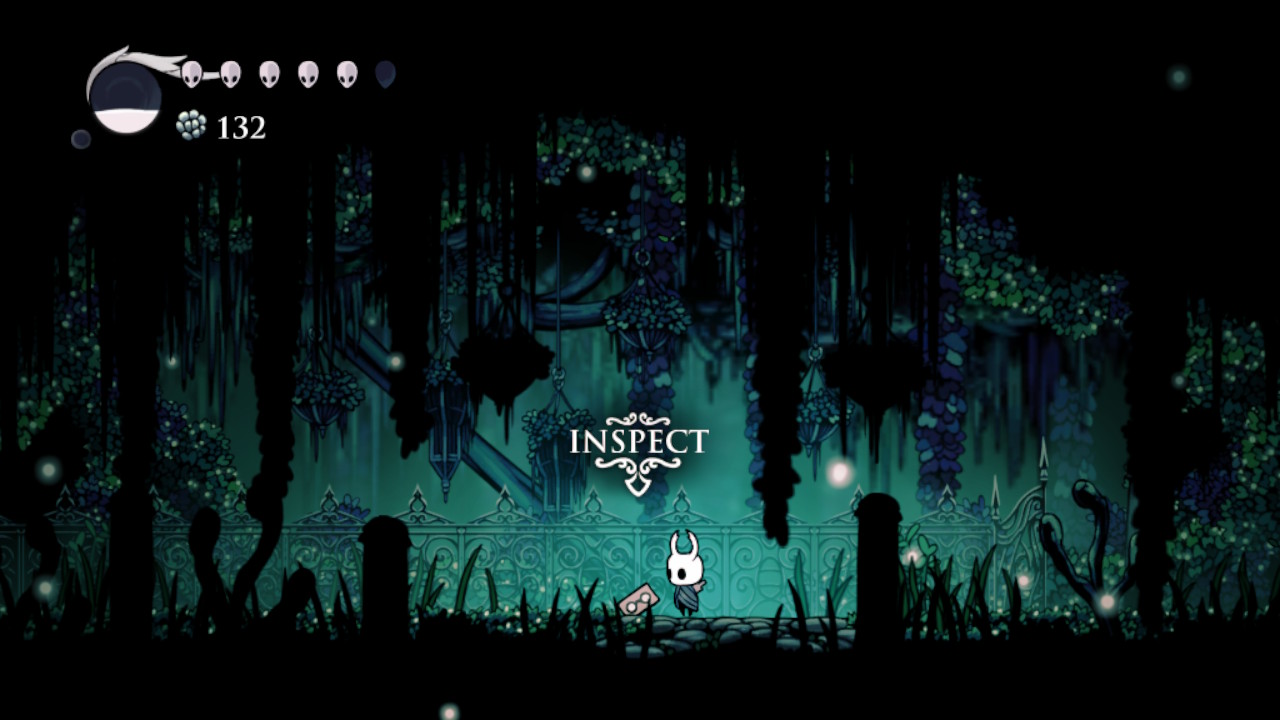
Task: Click the Geo cluster currency icon
Action: click(192, 125)
